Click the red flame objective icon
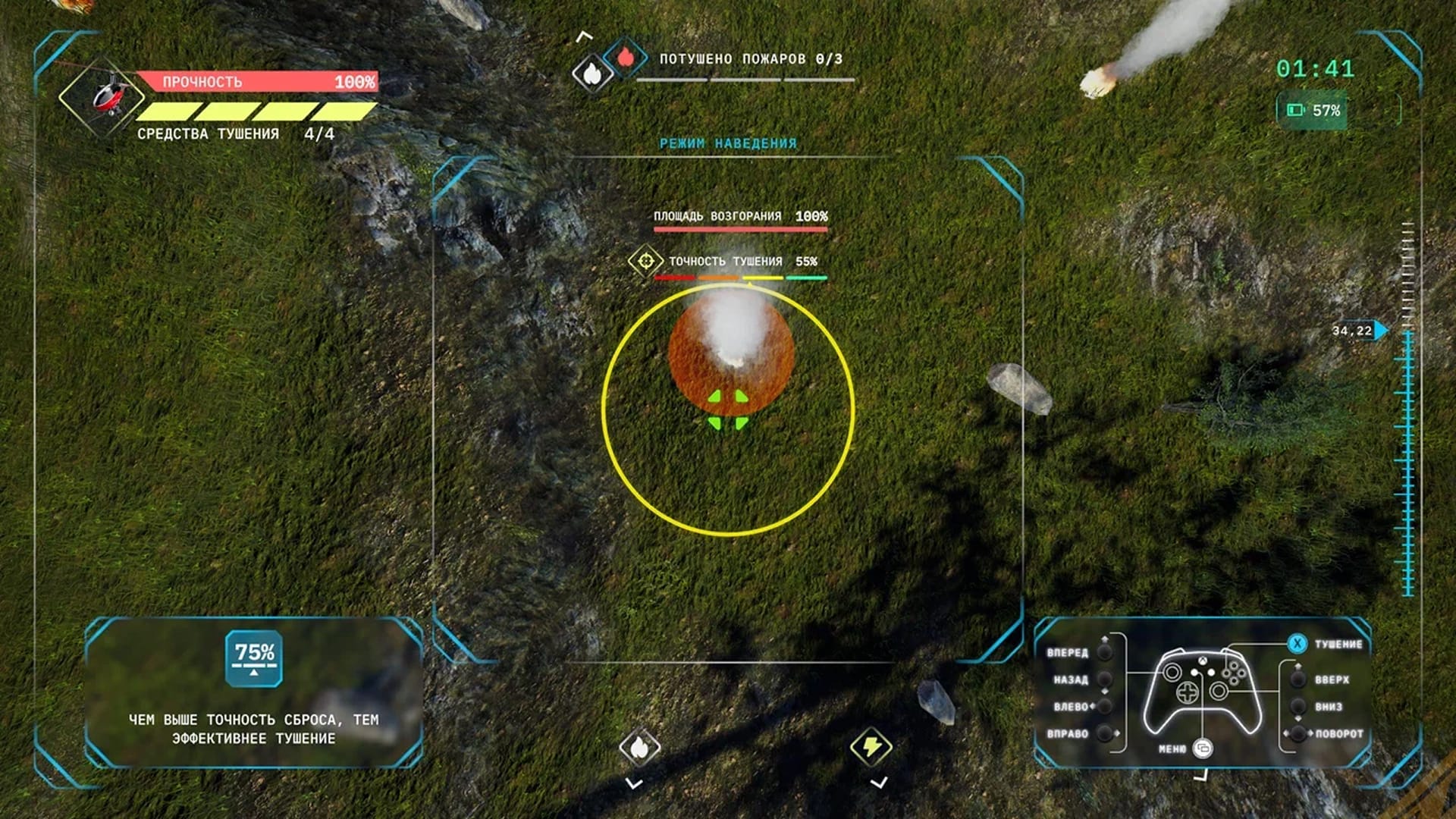This screenshot has width=1456, height=819. pos(626,57)
